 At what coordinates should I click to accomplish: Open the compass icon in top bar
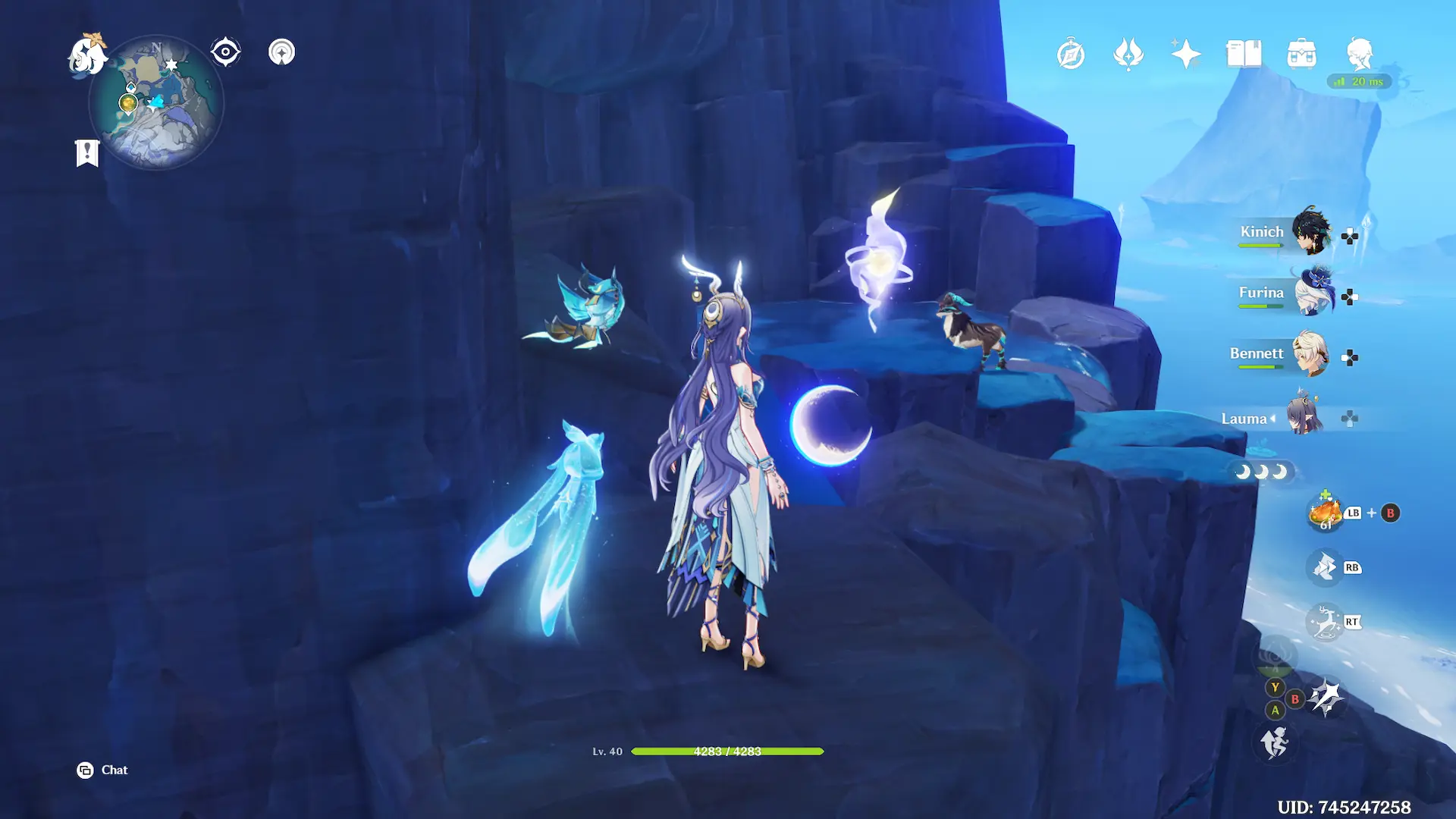[x=1071, y=55]
